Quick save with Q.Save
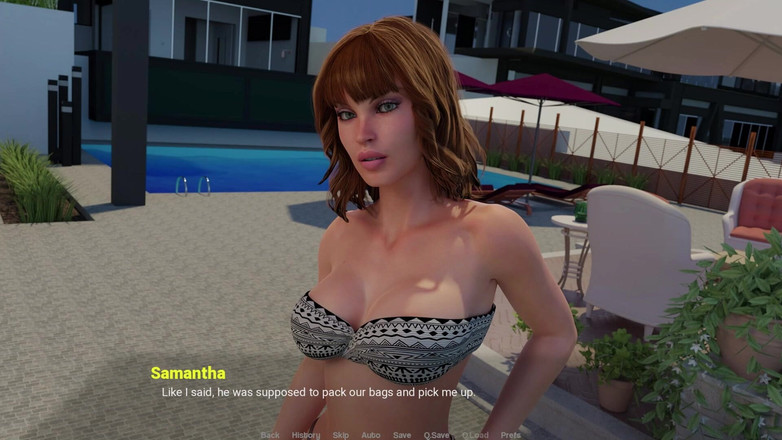Viewport: 782px width, 440px height. click(436, 435)
